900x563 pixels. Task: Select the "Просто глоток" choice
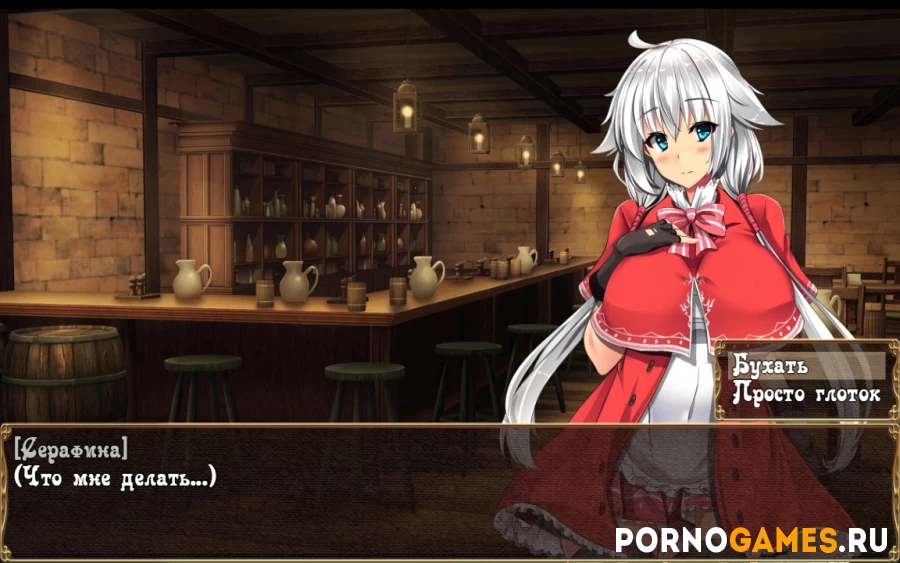pos(806,393)
